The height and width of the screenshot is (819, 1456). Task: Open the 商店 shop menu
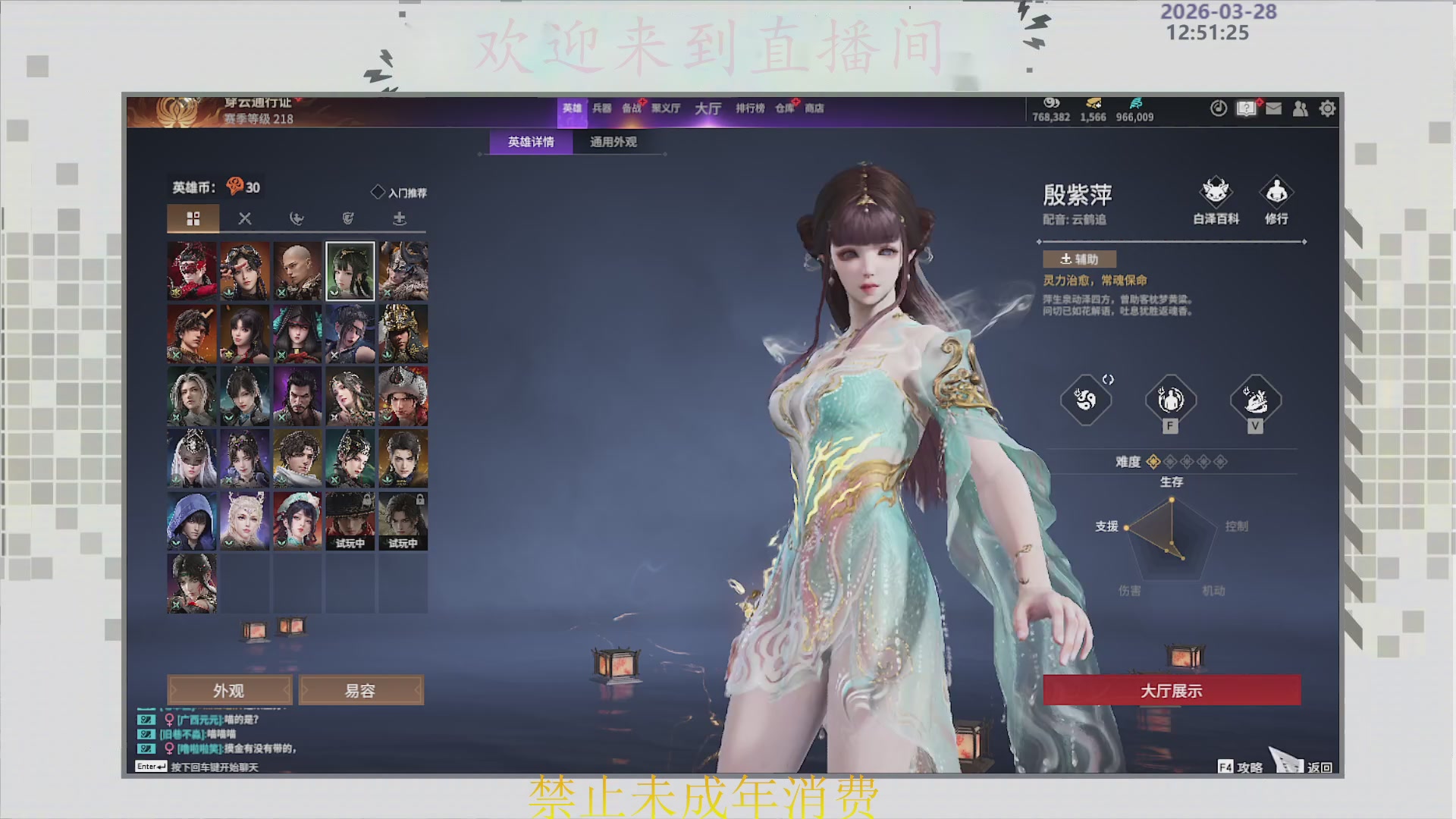813,108
